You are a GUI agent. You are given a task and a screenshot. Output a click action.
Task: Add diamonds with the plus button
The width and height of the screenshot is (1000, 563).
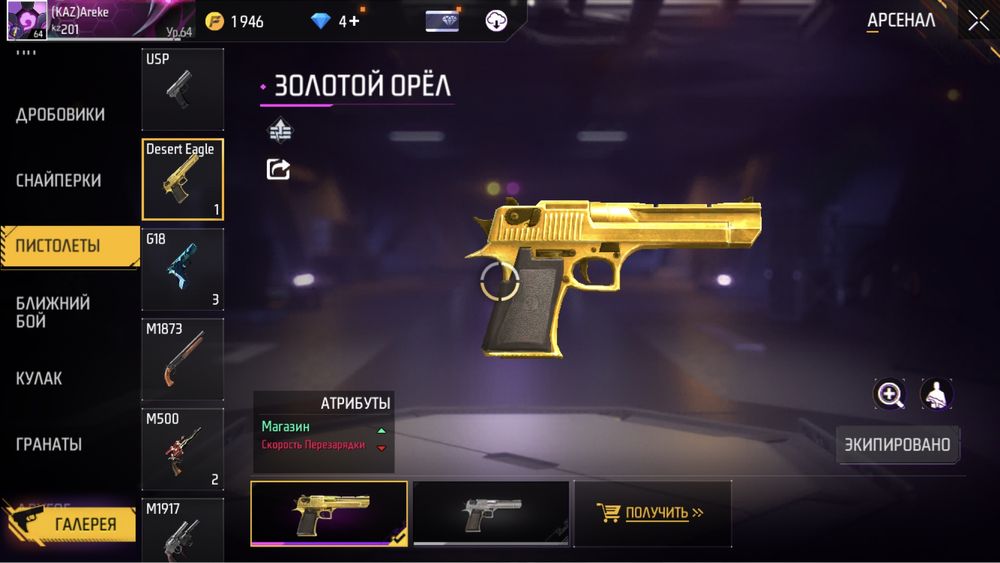353,21
